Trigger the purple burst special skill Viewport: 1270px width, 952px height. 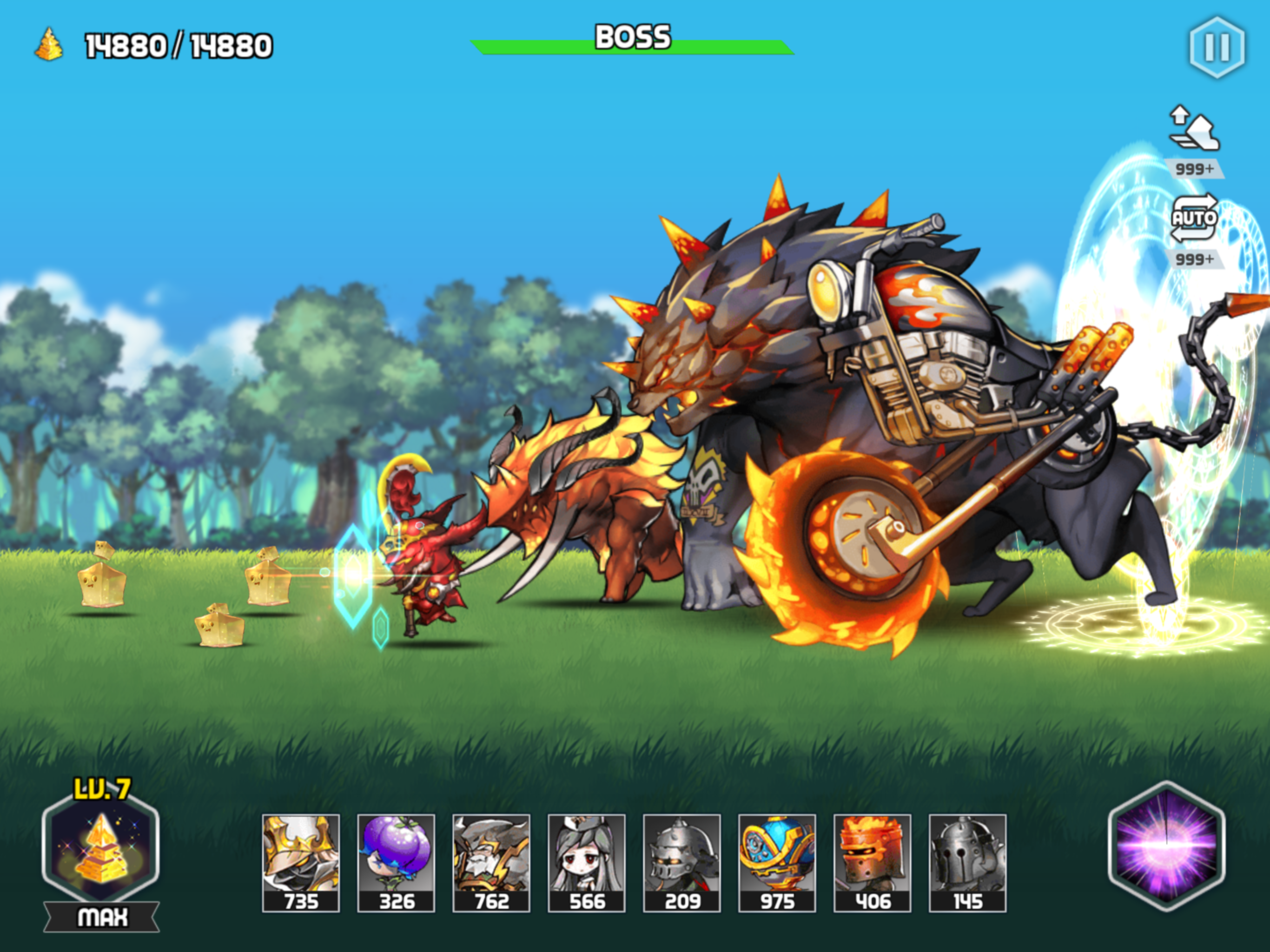pos(1166,847)
